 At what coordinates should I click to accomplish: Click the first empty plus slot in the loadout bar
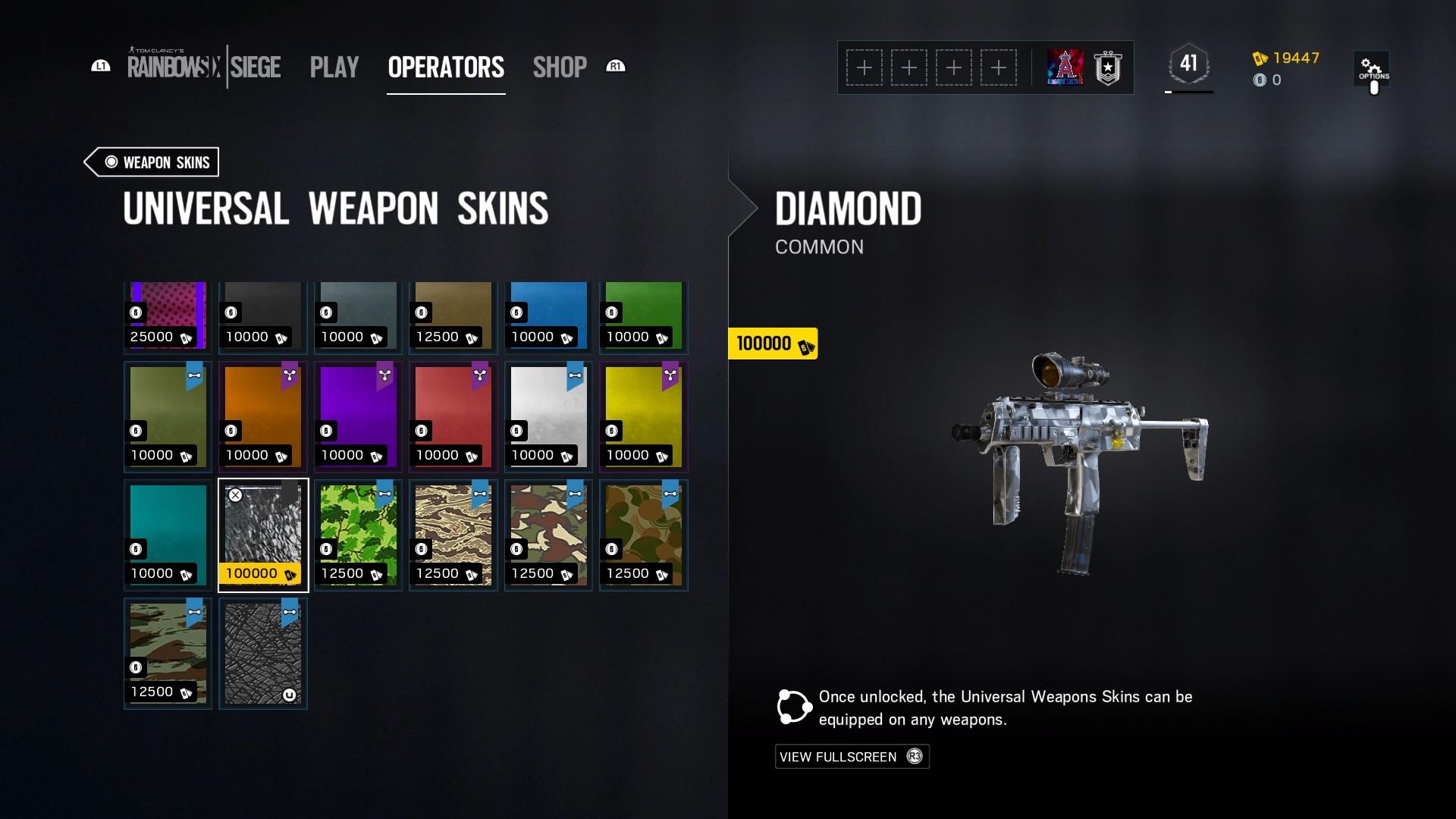point(864,67)
